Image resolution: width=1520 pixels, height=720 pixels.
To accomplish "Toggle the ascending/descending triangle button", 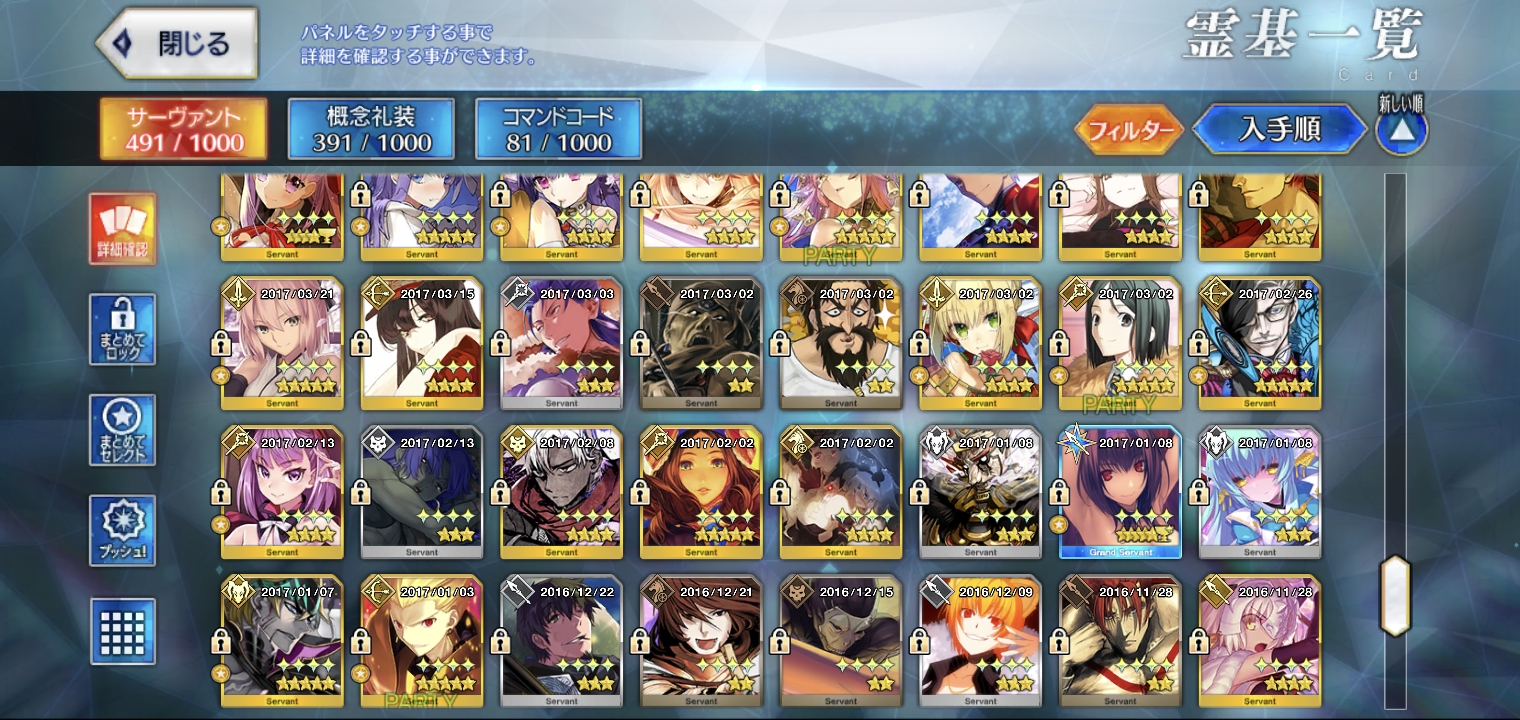I will [1401, 130].
